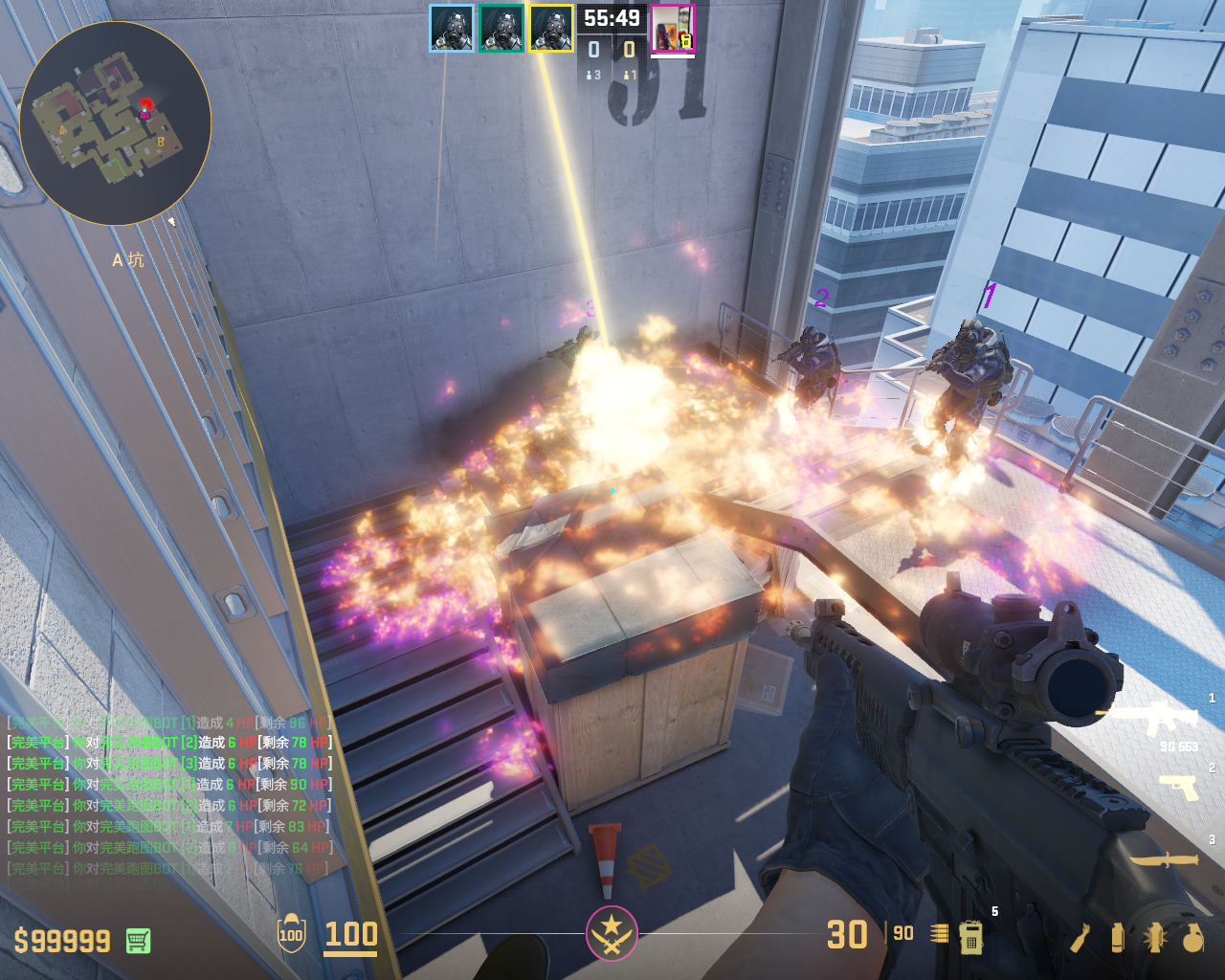
Task: Select the magenta-bordered player avatar
Action: tap(672, 29)
